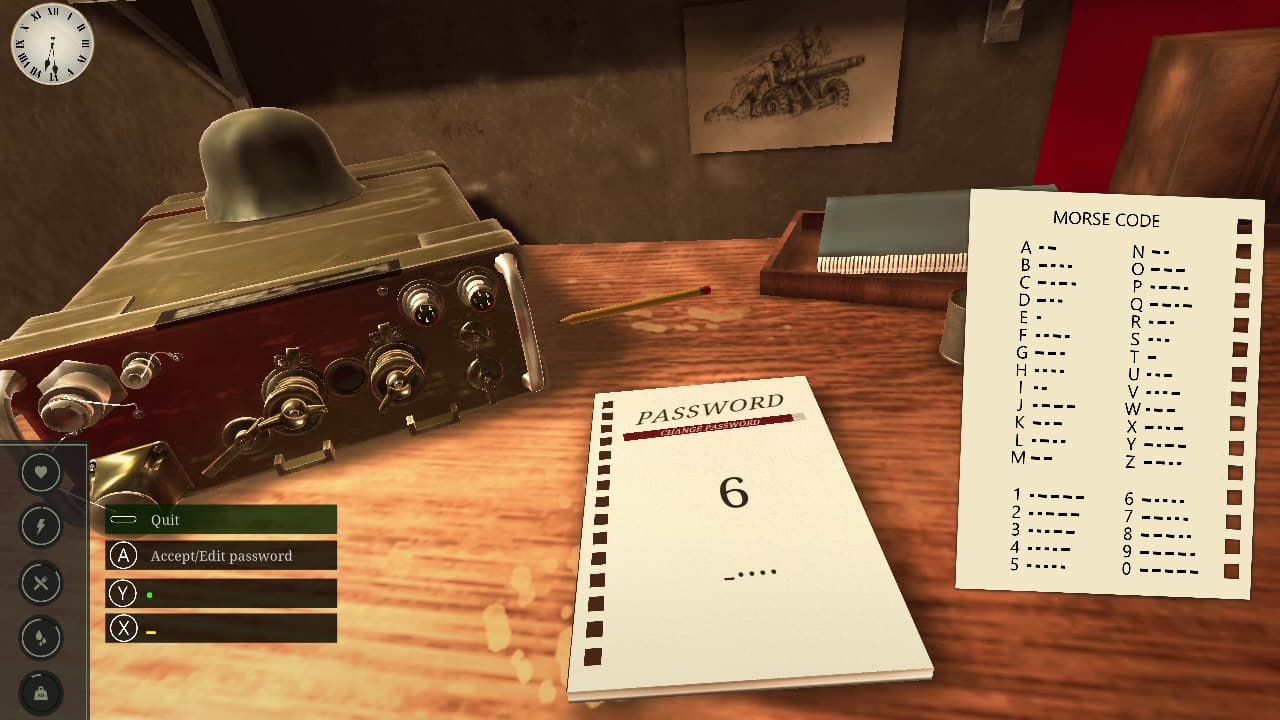Viewport: 1280px width, 720px height.
Task: Select the Quit option row
Action: 220,520
